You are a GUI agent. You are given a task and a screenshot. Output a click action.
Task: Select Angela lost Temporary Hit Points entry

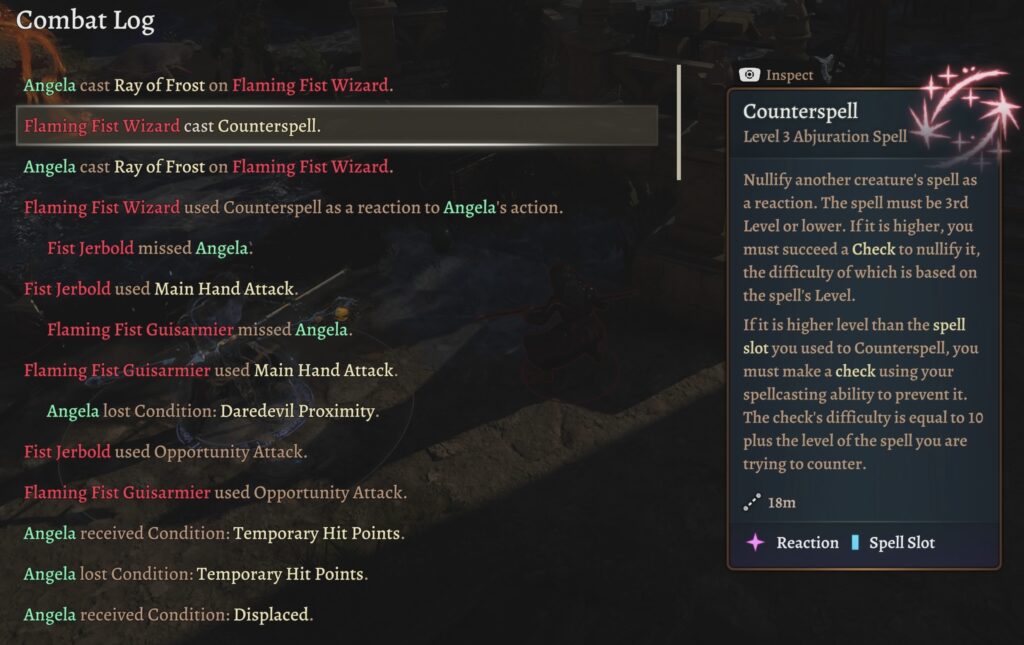[196, 574]
